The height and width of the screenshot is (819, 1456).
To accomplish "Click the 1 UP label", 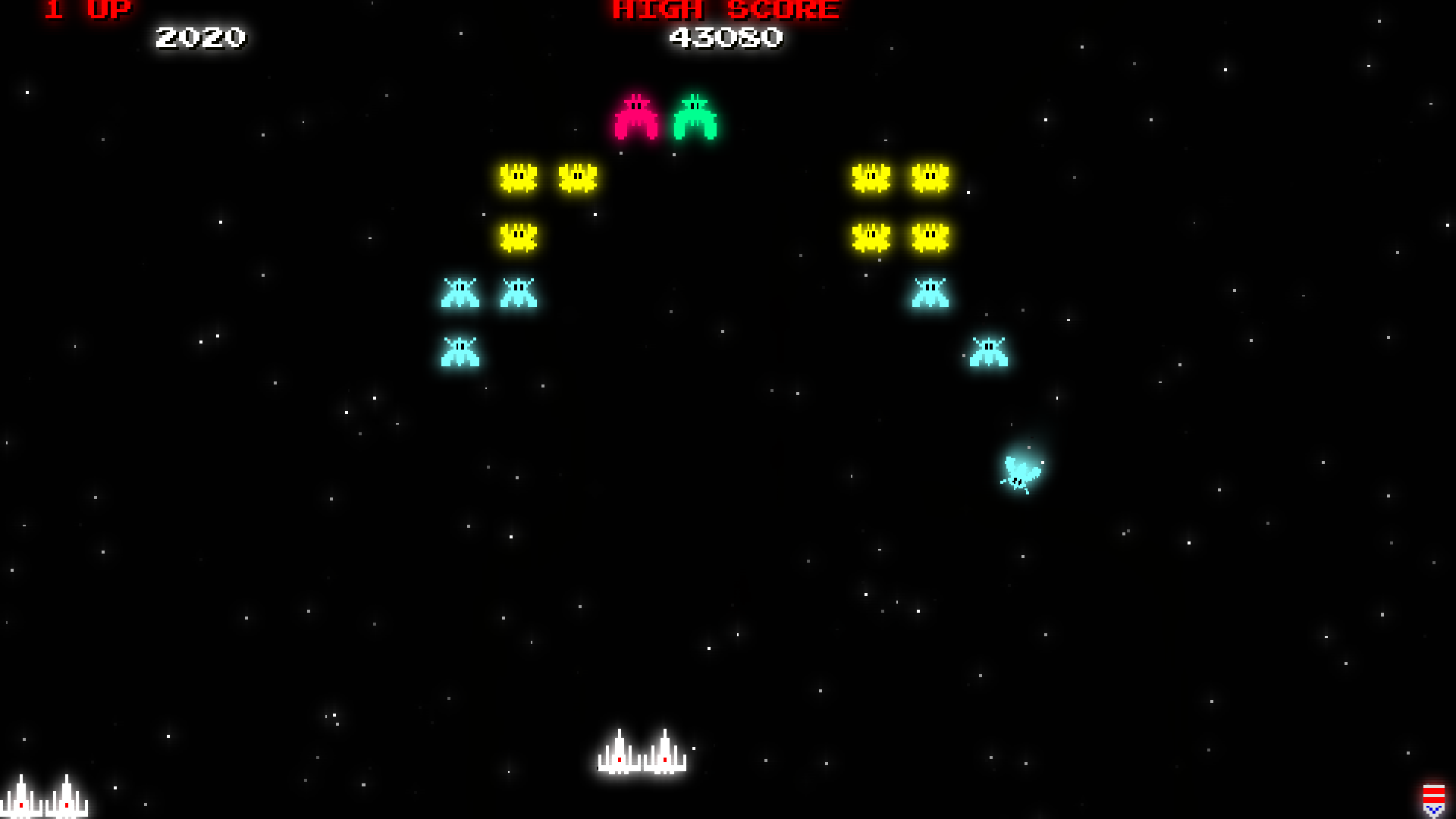I will coord(86,11).
